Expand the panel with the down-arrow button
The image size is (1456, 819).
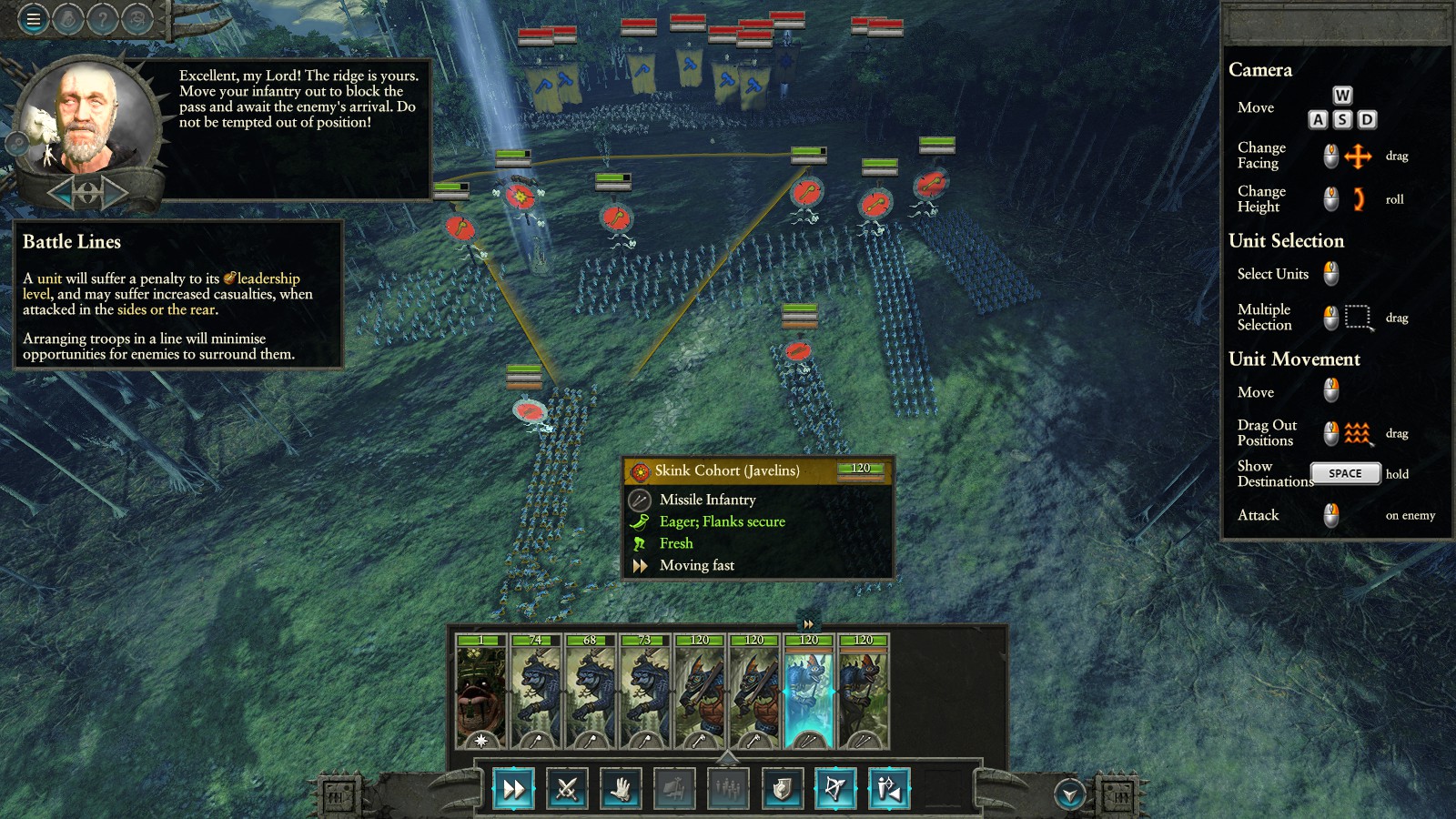[x=1069, y=794]
